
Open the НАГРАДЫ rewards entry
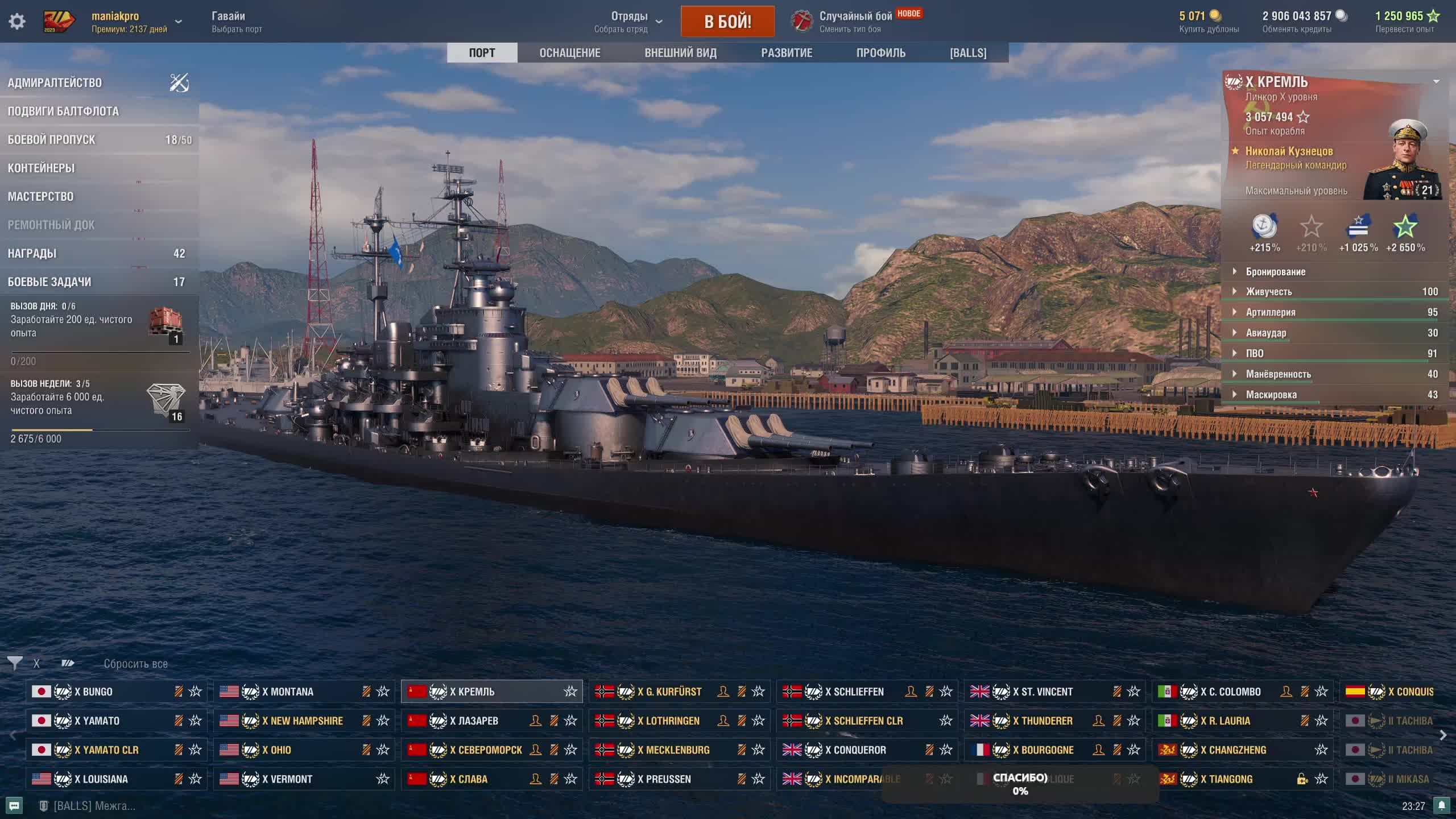tap(32, 254)
